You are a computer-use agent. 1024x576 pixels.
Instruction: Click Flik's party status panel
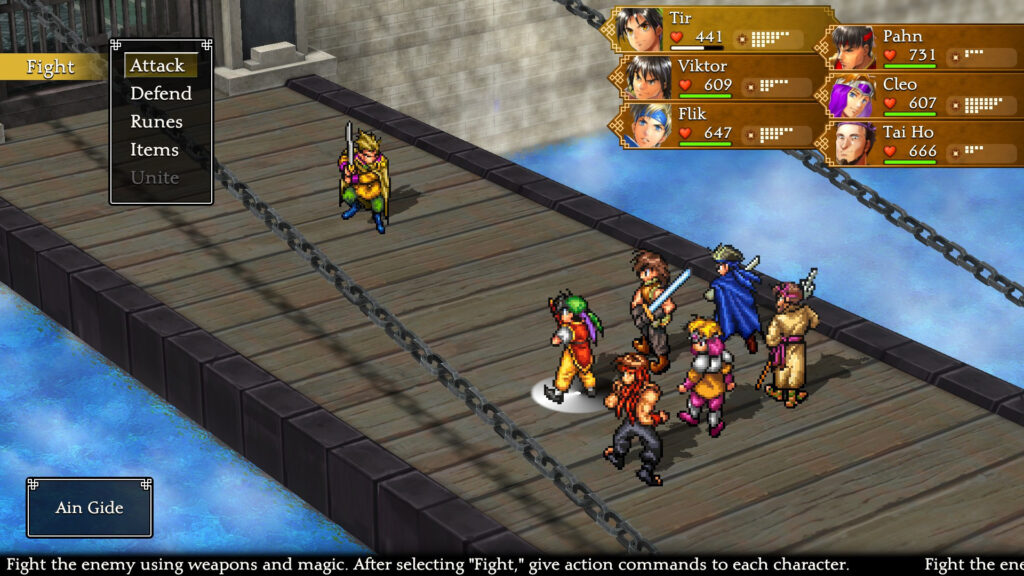(x=722, y=124)
